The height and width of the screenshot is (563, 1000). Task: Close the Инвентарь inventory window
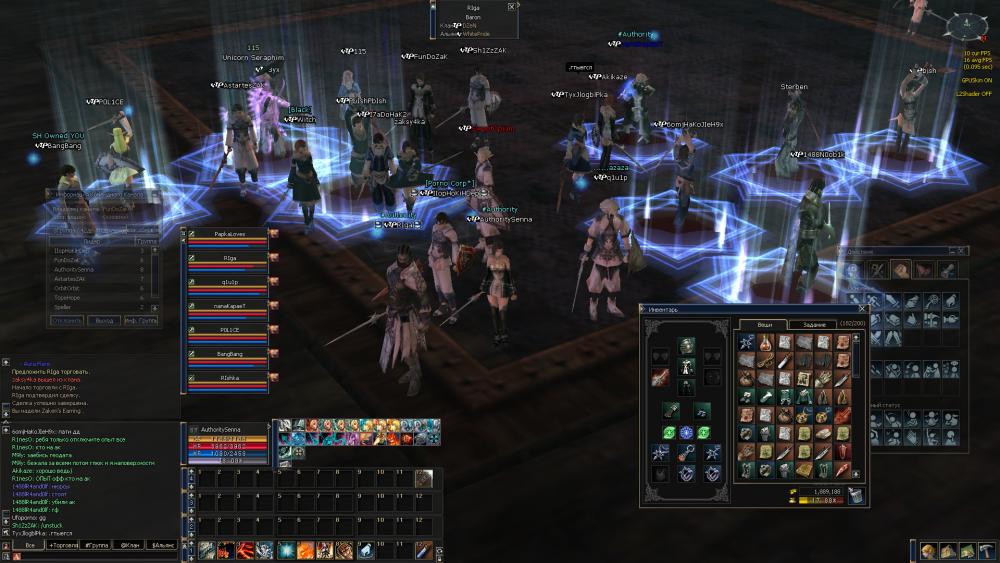tap(862, 310)
